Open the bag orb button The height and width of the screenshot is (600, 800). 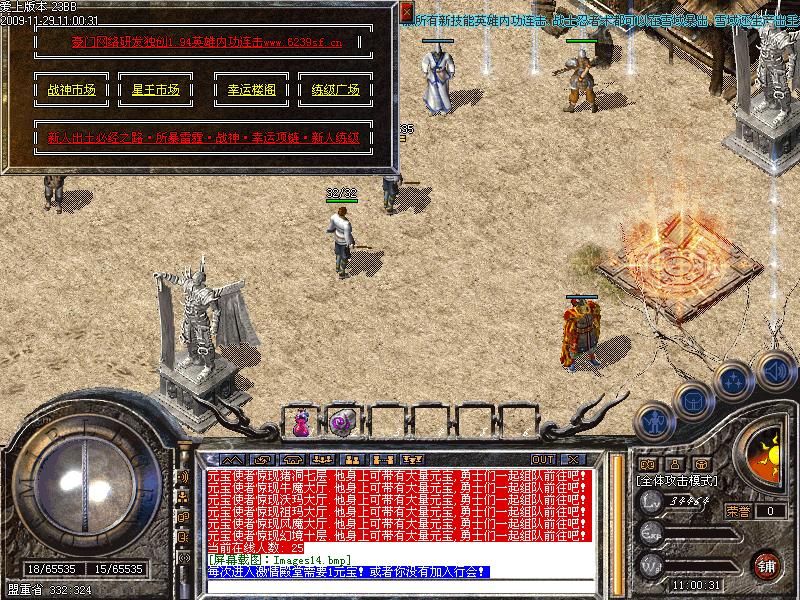[692, 402]
